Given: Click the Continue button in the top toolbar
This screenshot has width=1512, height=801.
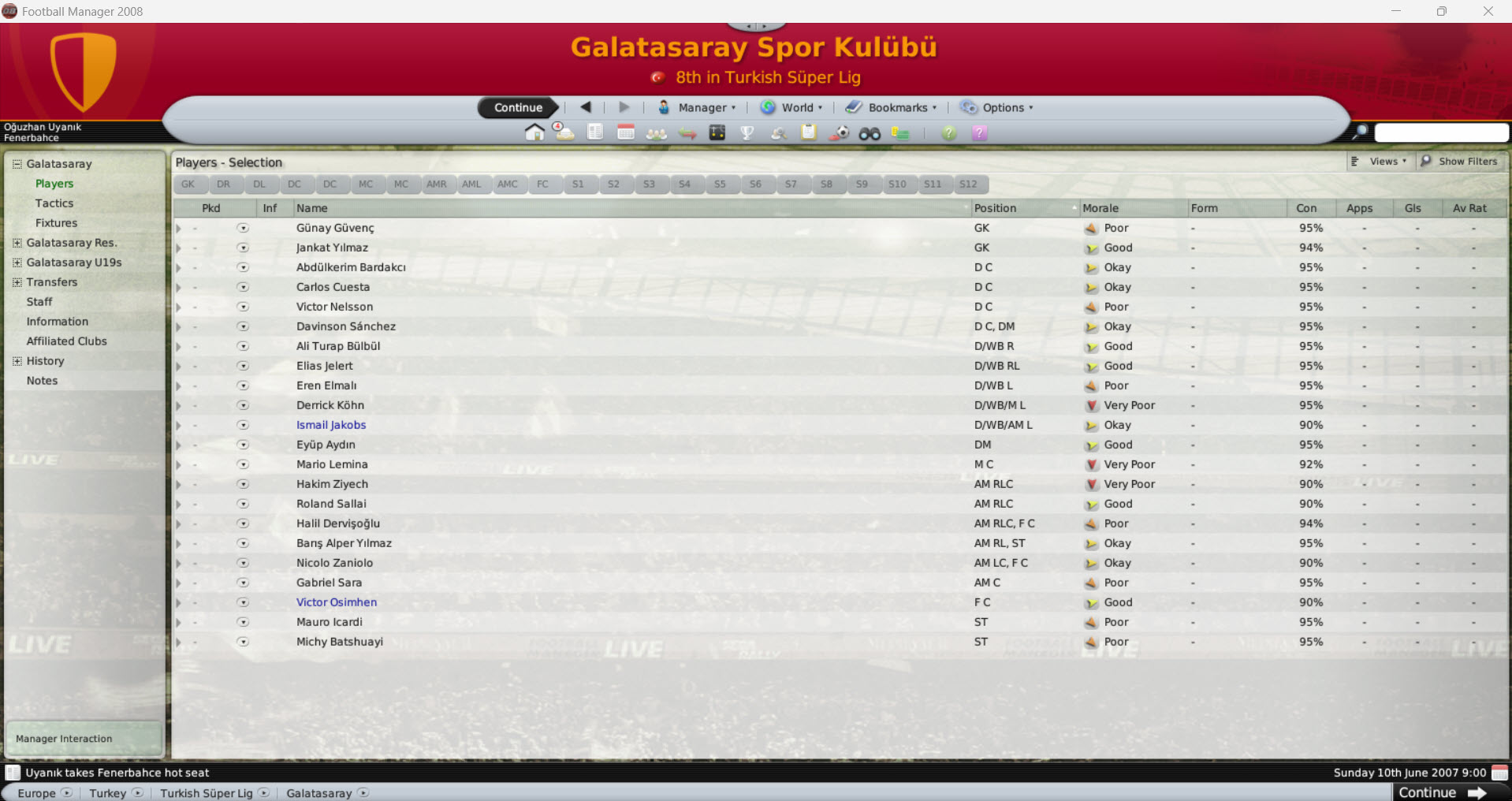Looking at the screenshot, I should (x=518, y=108).
